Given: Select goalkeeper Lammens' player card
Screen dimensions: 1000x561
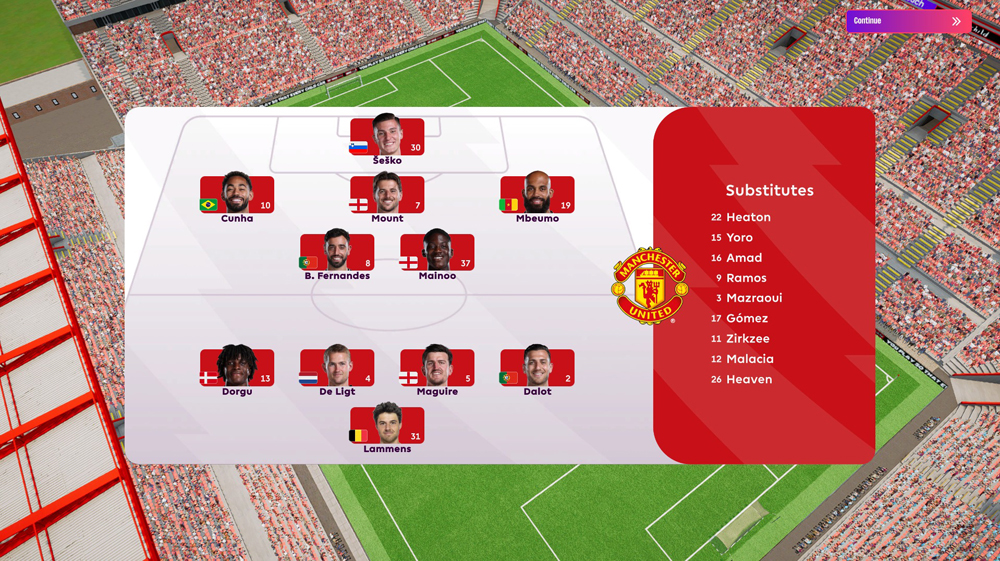Looking at the screenshot, I should tap(387, 426).
